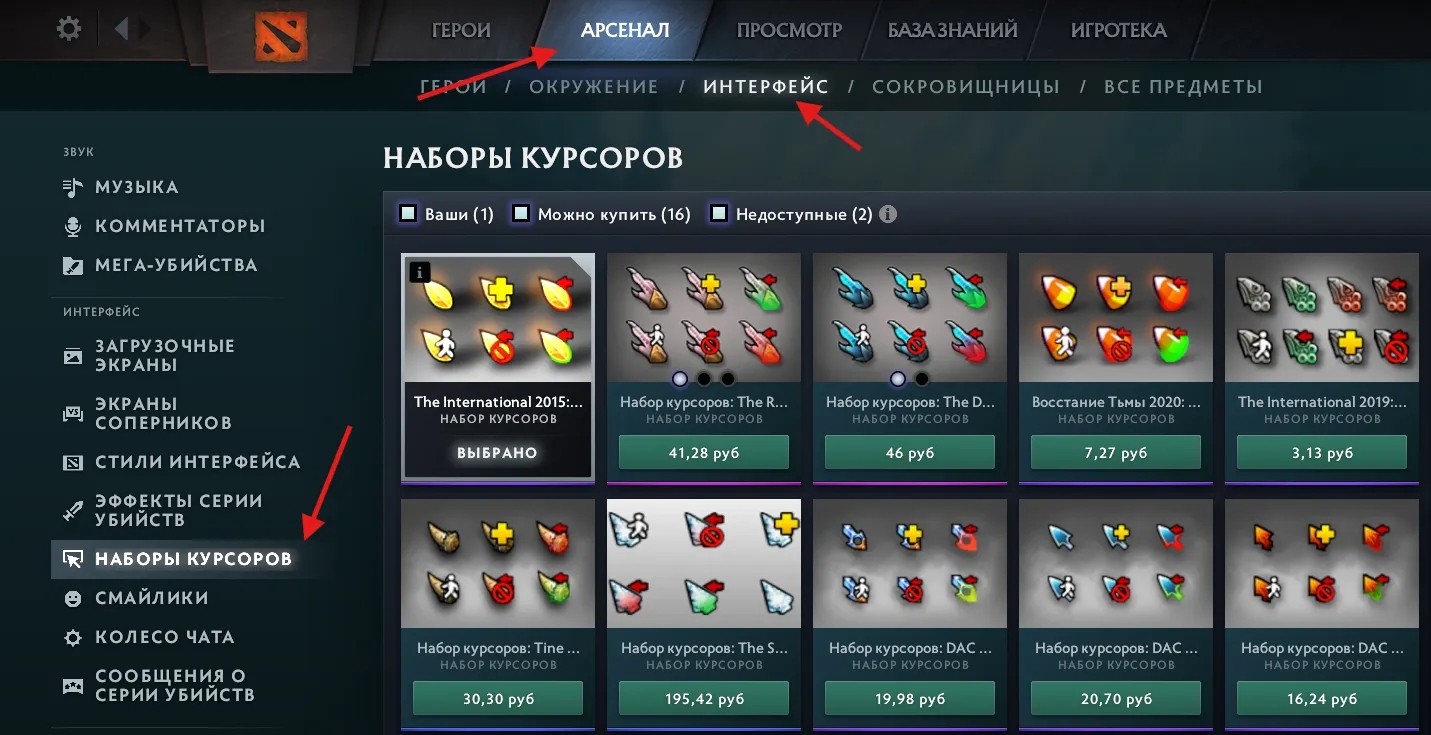The height and width of the screenshot is (735, 1431).
Task: Select the Сообщения о серии убийств icon
Action: coord(73,686)
